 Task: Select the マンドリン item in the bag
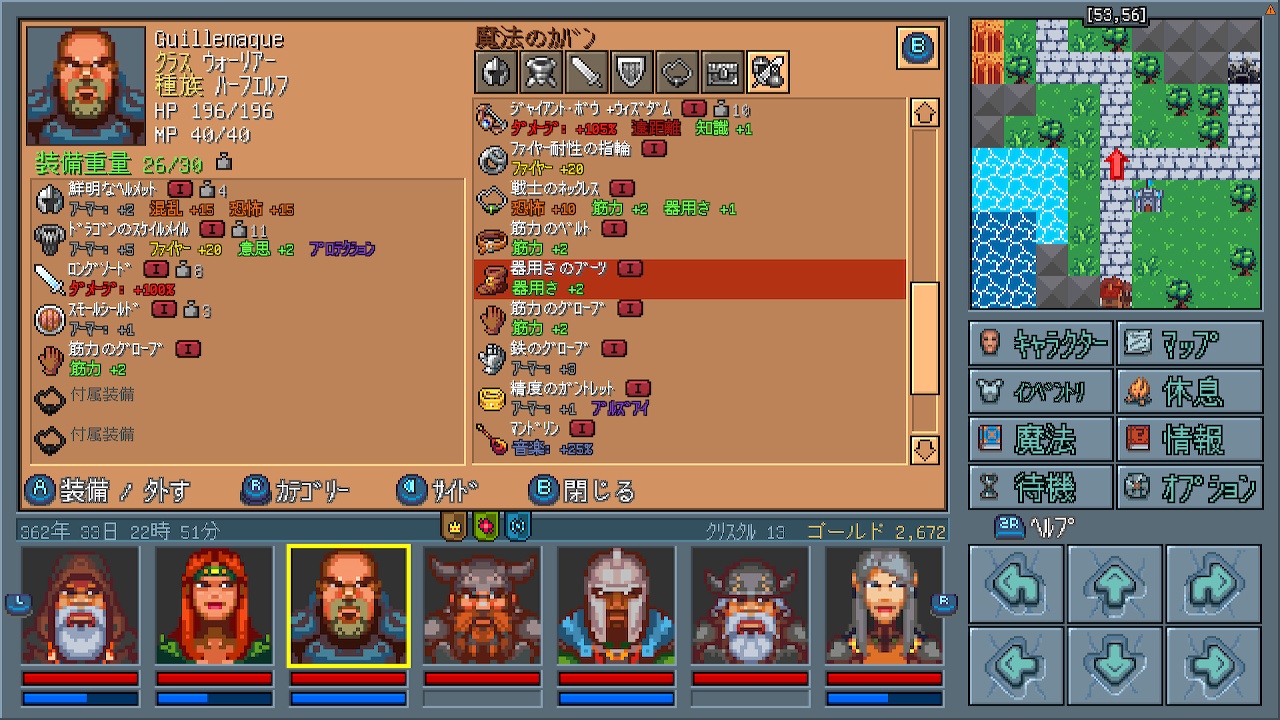coord(689,439)
